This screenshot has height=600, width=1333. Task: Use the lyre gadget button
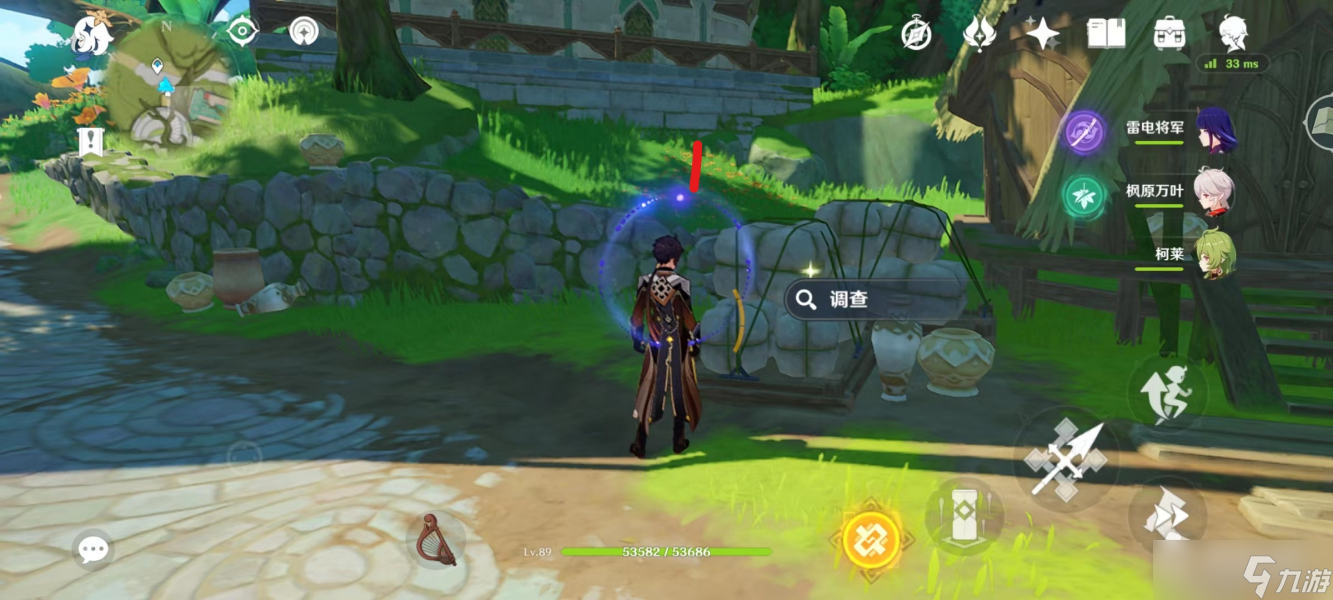(x=436, y=540)
